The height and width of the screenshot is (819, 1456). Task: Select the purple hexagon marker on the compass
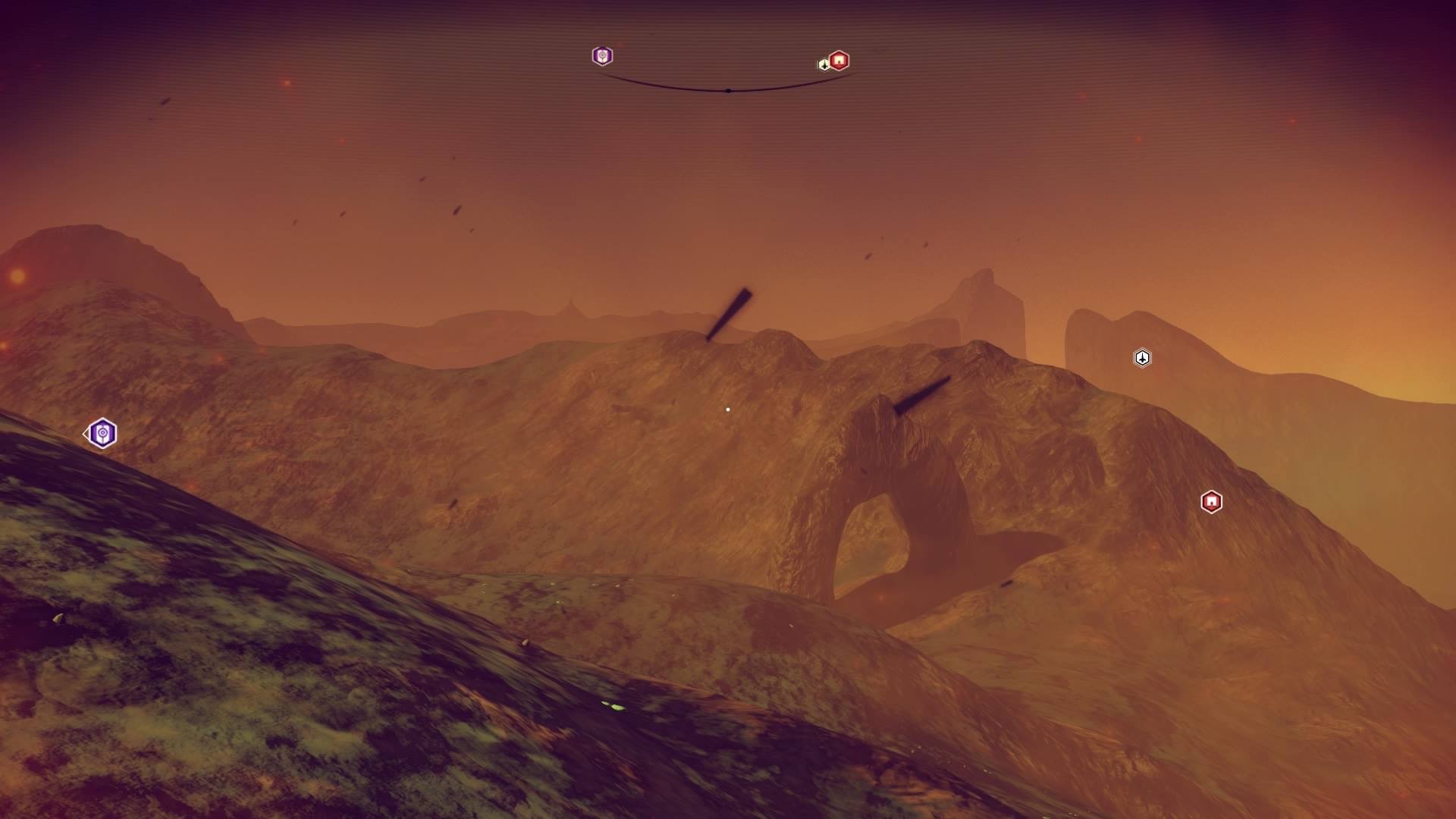coord(602,56)
